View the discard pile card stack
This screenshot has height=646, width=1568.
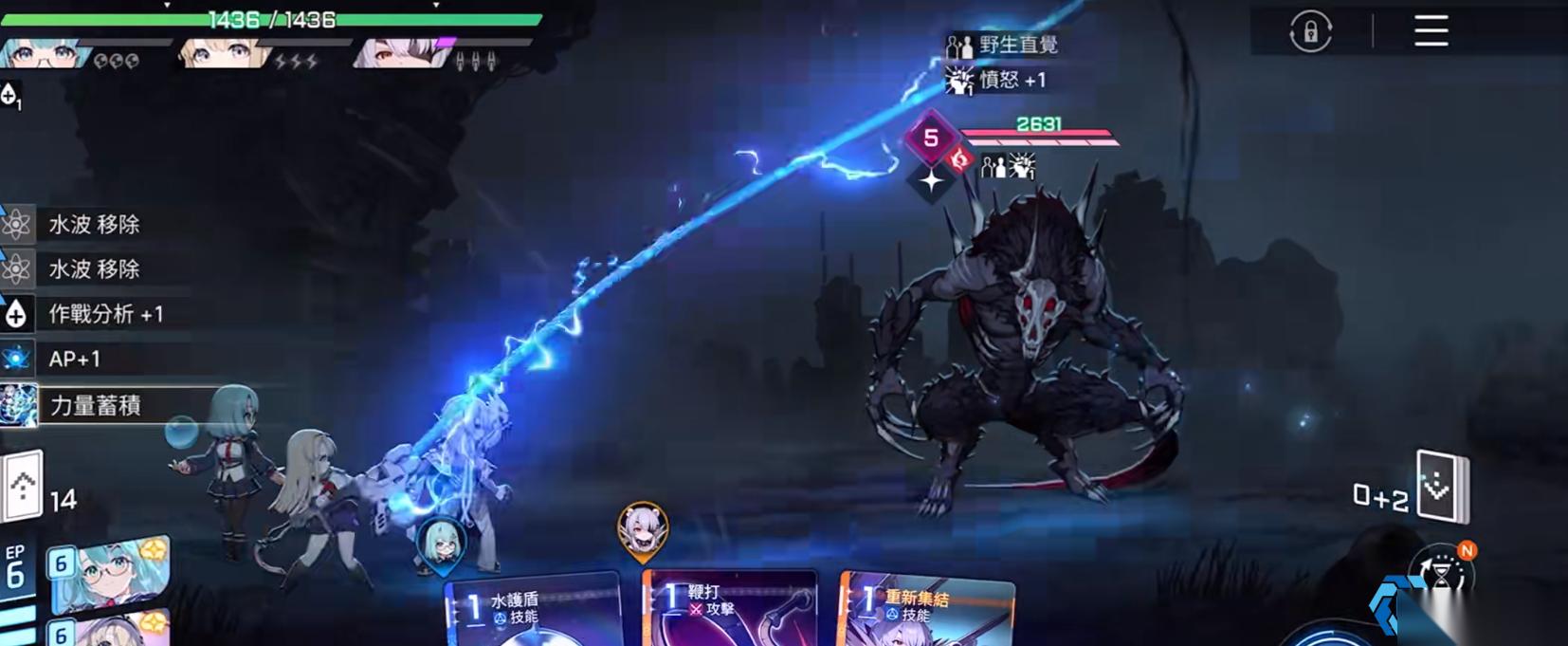pyautogui.click(x=1441, y=487)
